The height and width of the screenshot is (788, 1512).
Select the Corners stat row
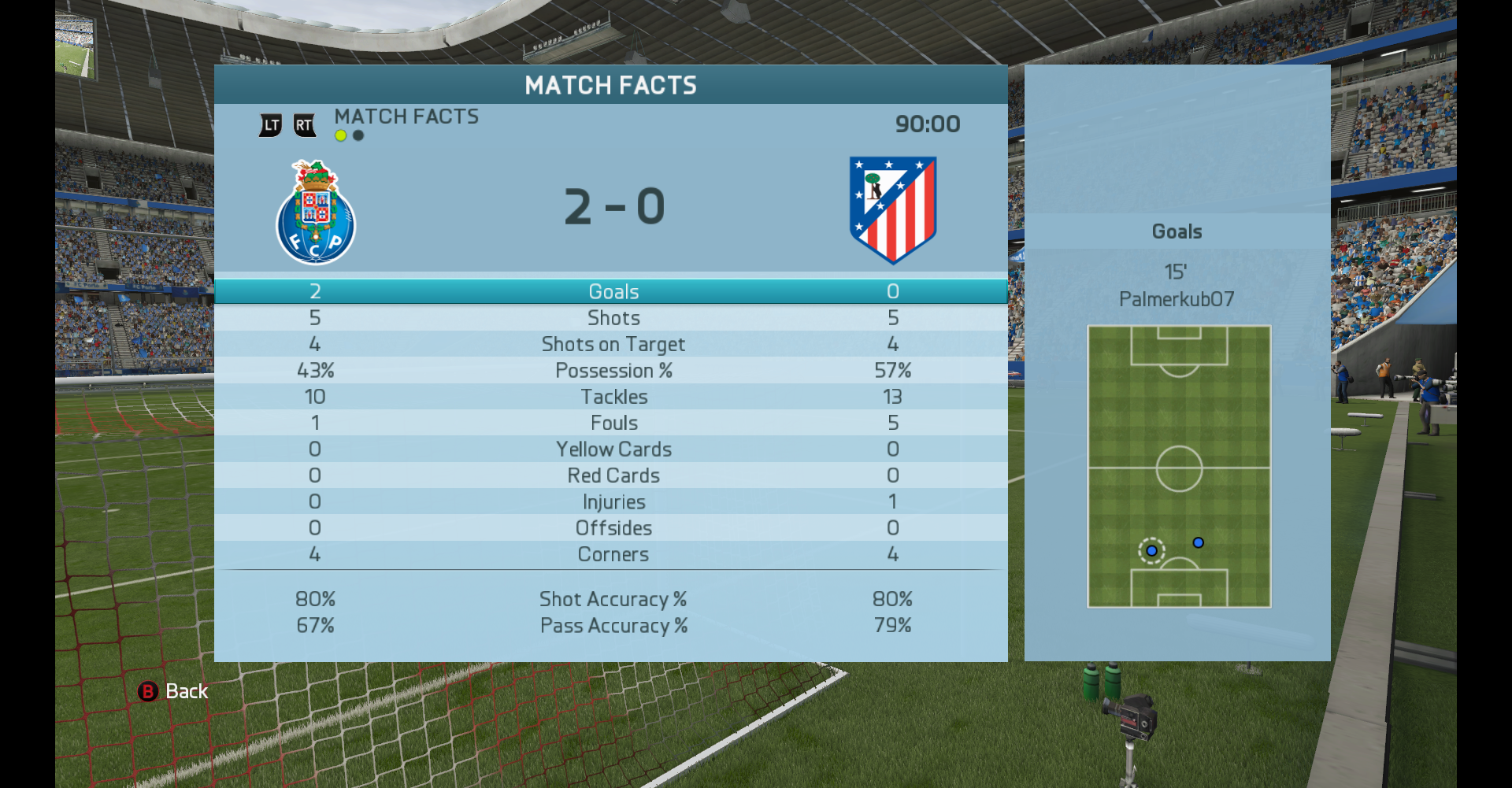click(612, 554)
